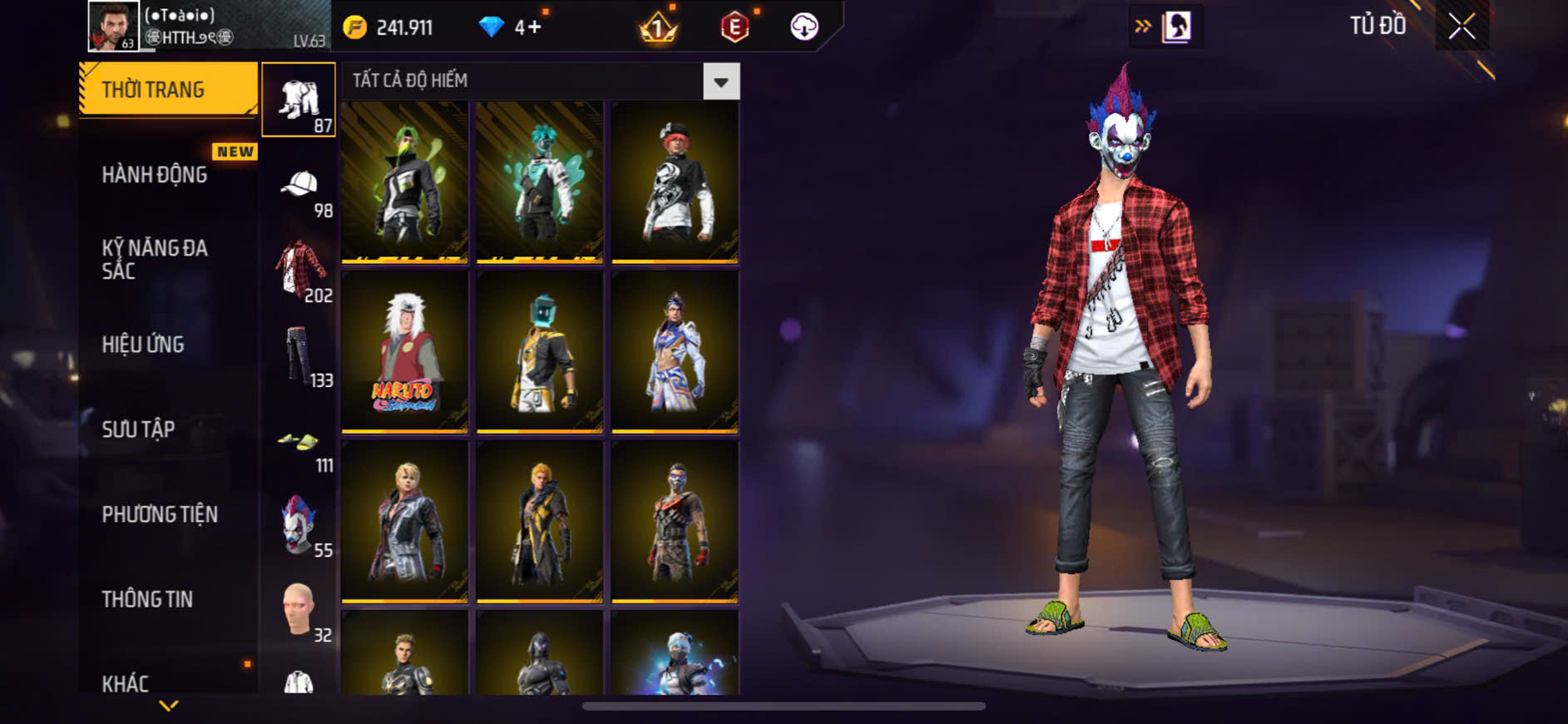Choose the hat category icon
This screenshot has height=724, width=1568.
(x=299, y=186)
